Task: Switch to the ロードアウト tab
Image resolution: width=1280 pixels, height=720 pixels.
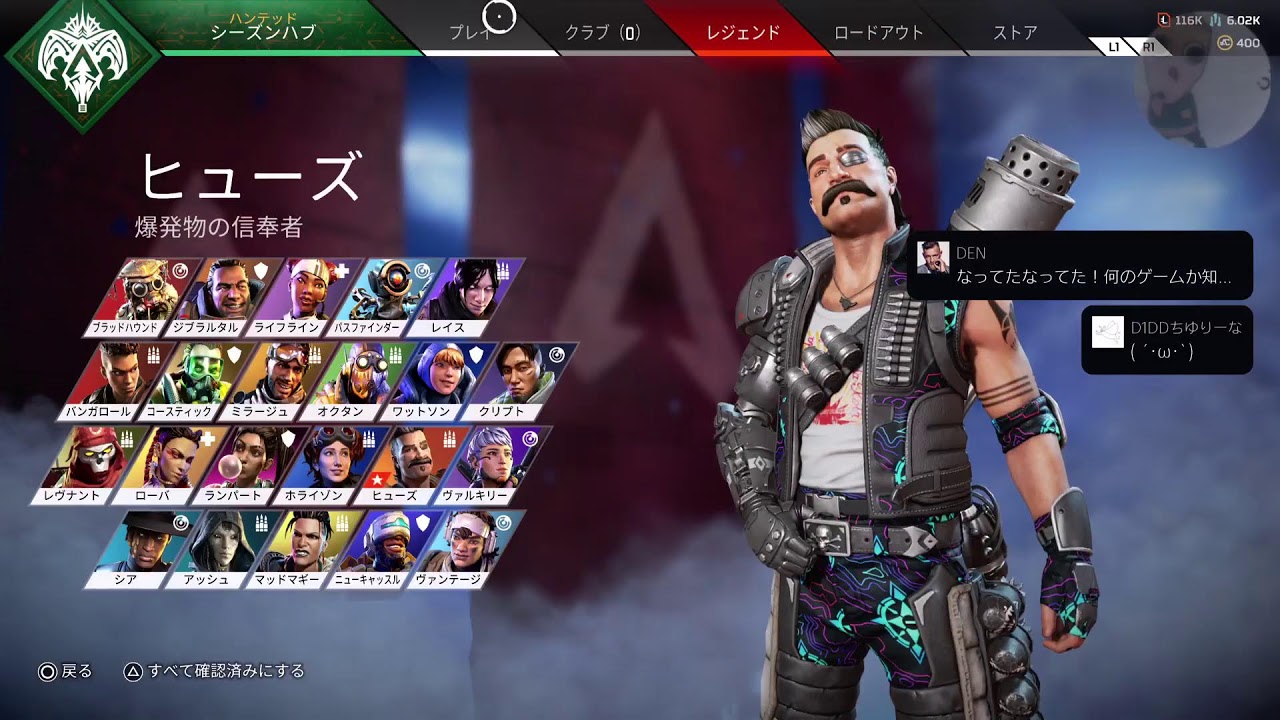Action: 876,32
